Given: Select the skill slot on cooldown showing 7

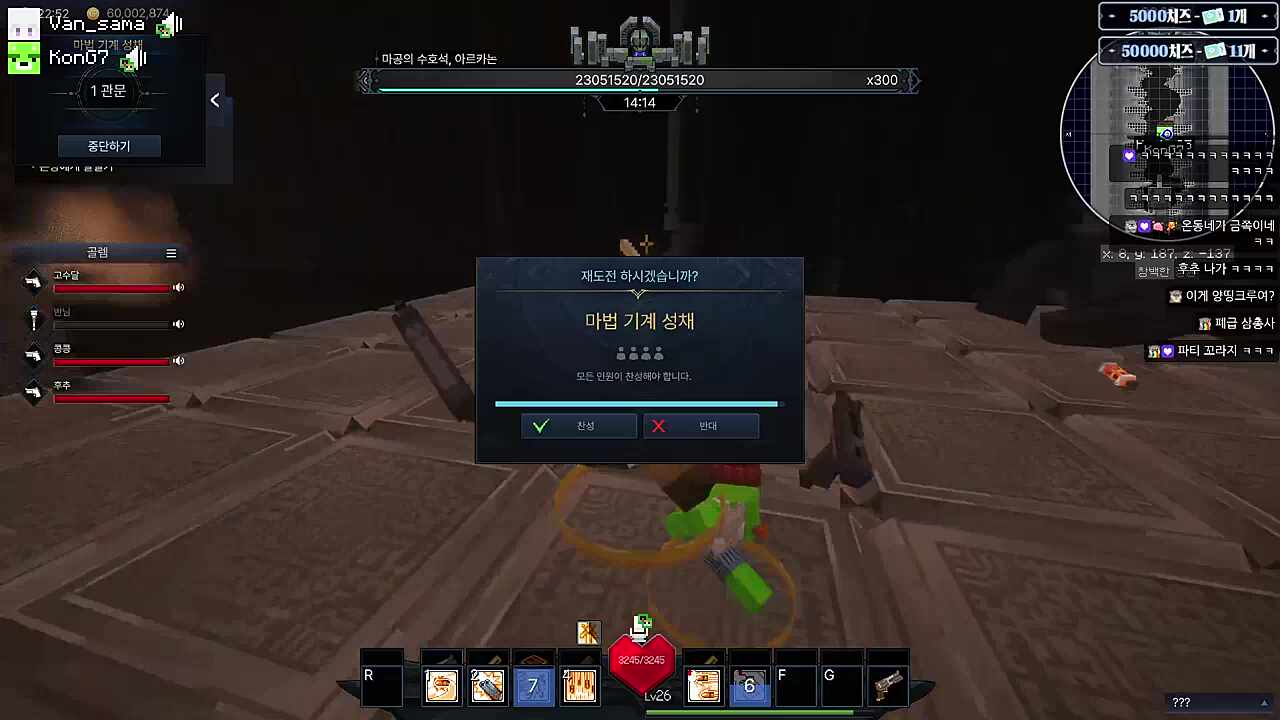Looking at the screenshot, I should coord(533,686).
